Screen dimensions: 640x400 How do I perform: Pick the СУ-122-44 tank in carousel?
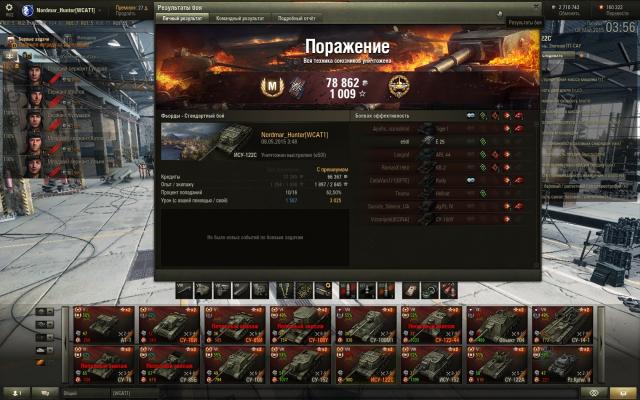click(x=431, y=324)
